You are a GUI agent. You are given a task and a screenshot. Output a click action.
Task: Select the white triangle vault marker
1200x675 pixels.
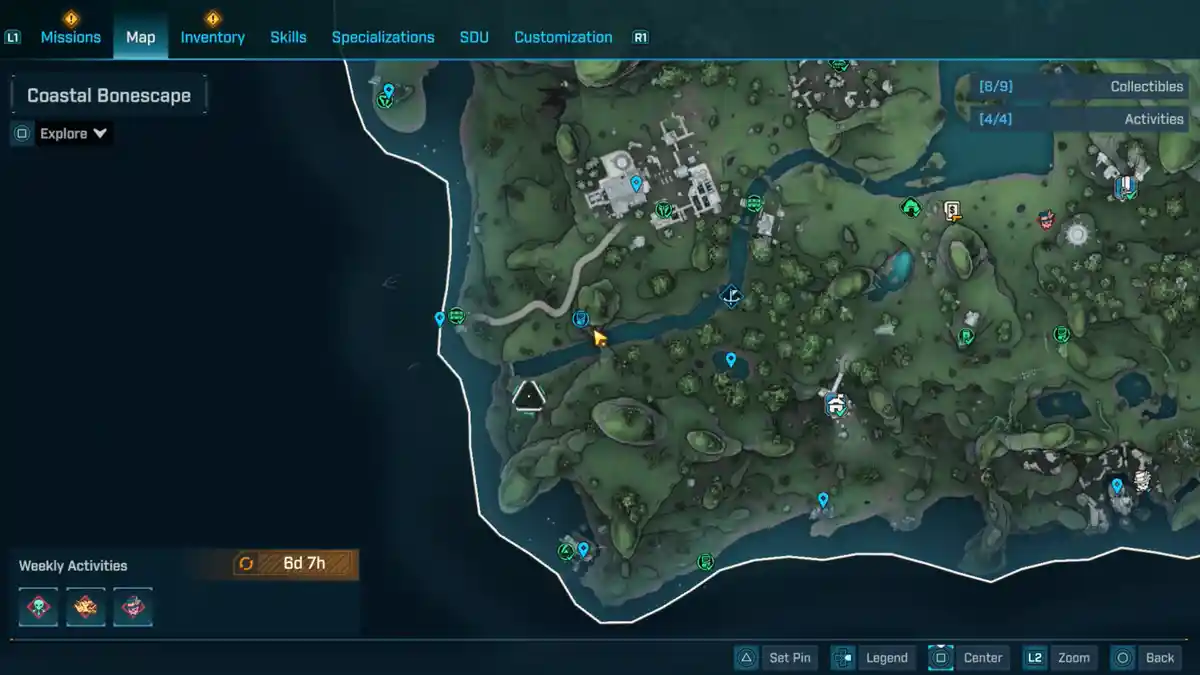tap(528, 396)
